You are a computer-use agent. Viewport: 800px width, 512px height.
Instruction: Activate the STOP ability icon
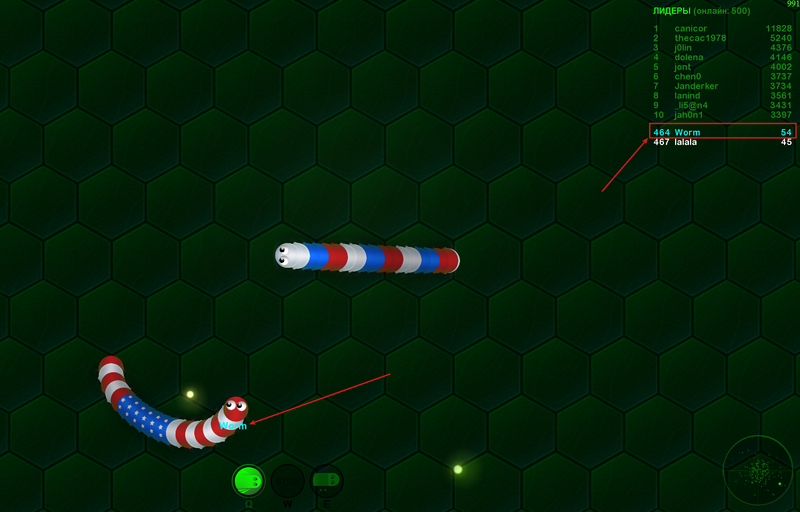click(x=287, y=481)
